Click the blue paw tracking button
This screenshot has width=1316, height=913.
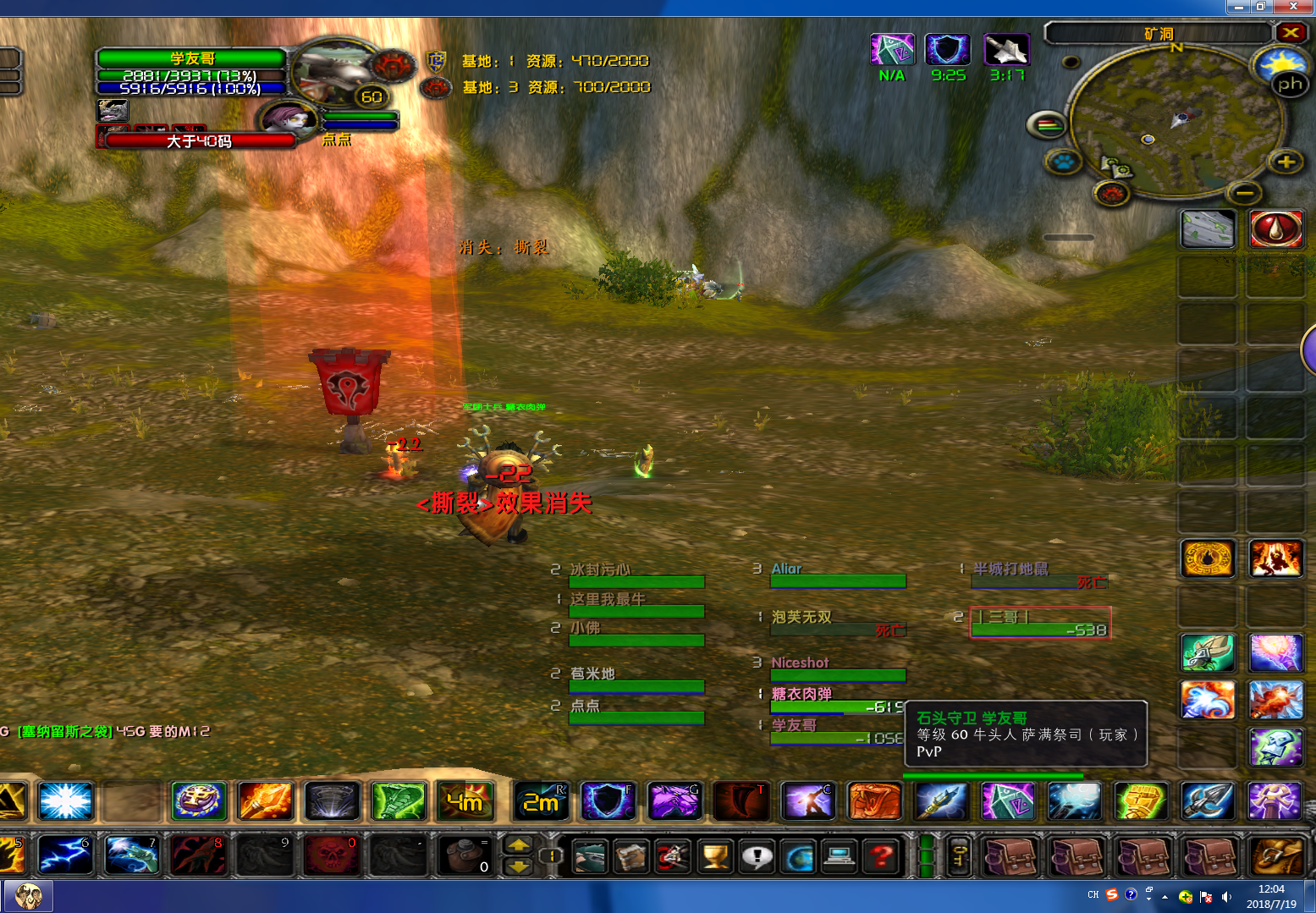(x=1063, y=161)
